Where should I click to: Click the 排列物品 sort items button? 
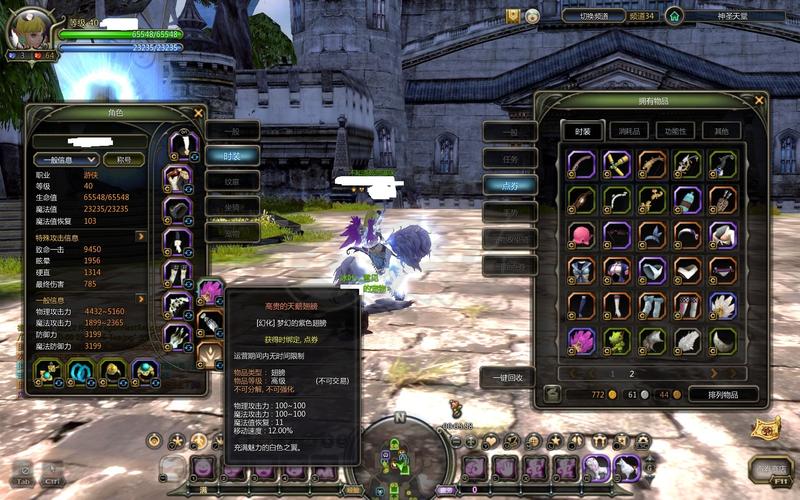[x=721, y=395]
